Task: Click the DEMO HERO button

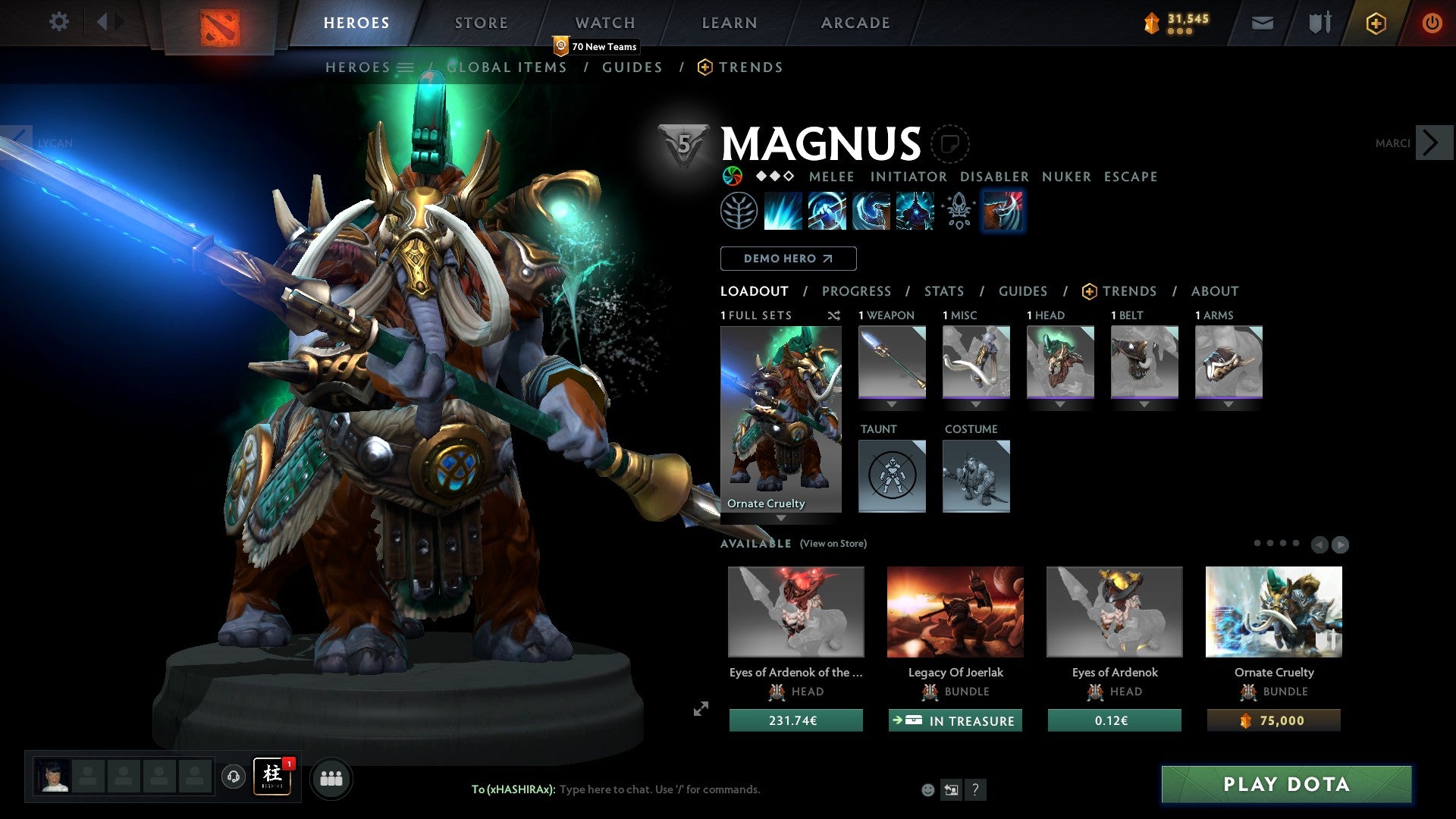Action: (788, 259)
